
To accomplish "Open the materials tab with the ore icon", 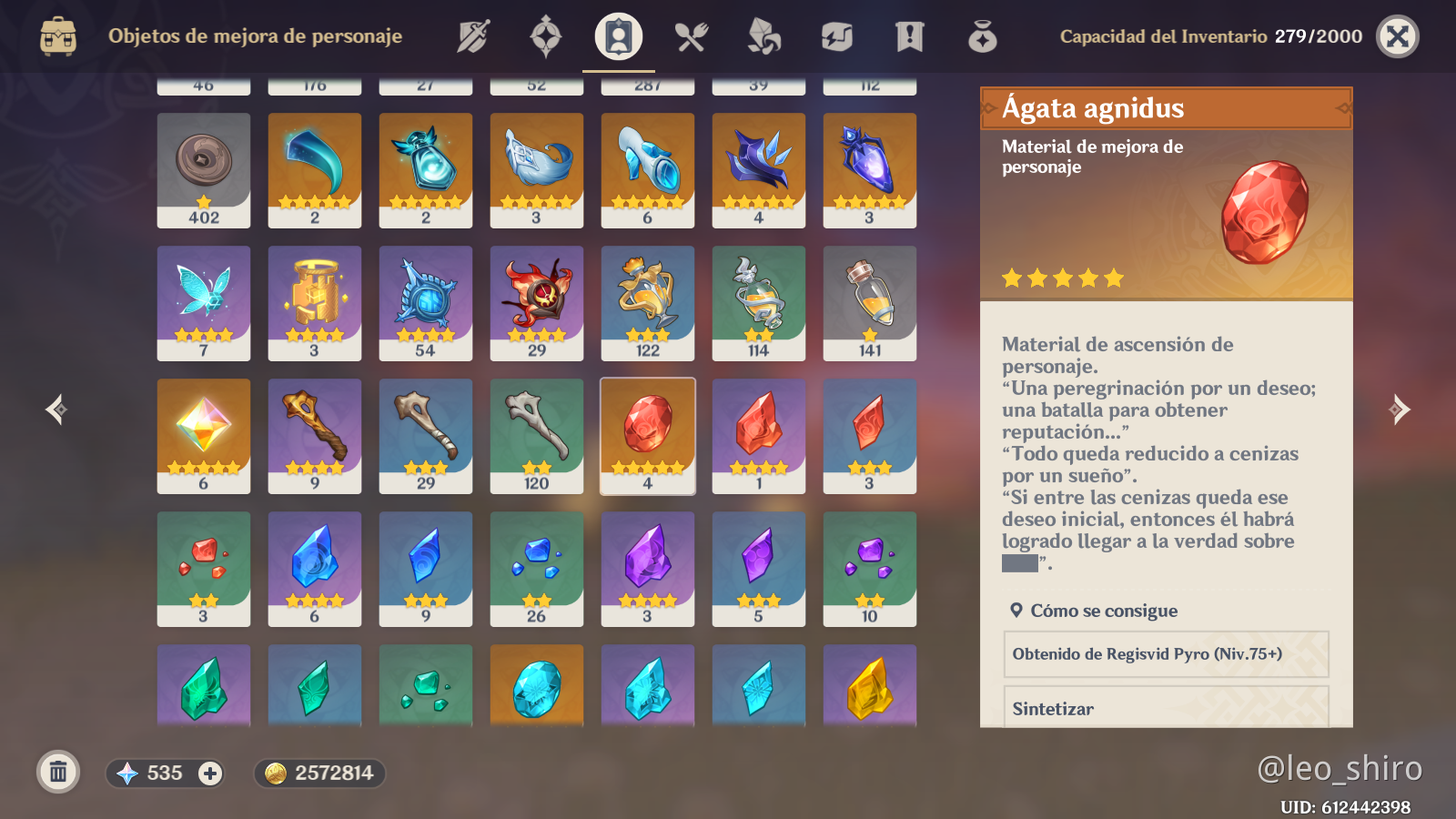I will pos(764,36).
